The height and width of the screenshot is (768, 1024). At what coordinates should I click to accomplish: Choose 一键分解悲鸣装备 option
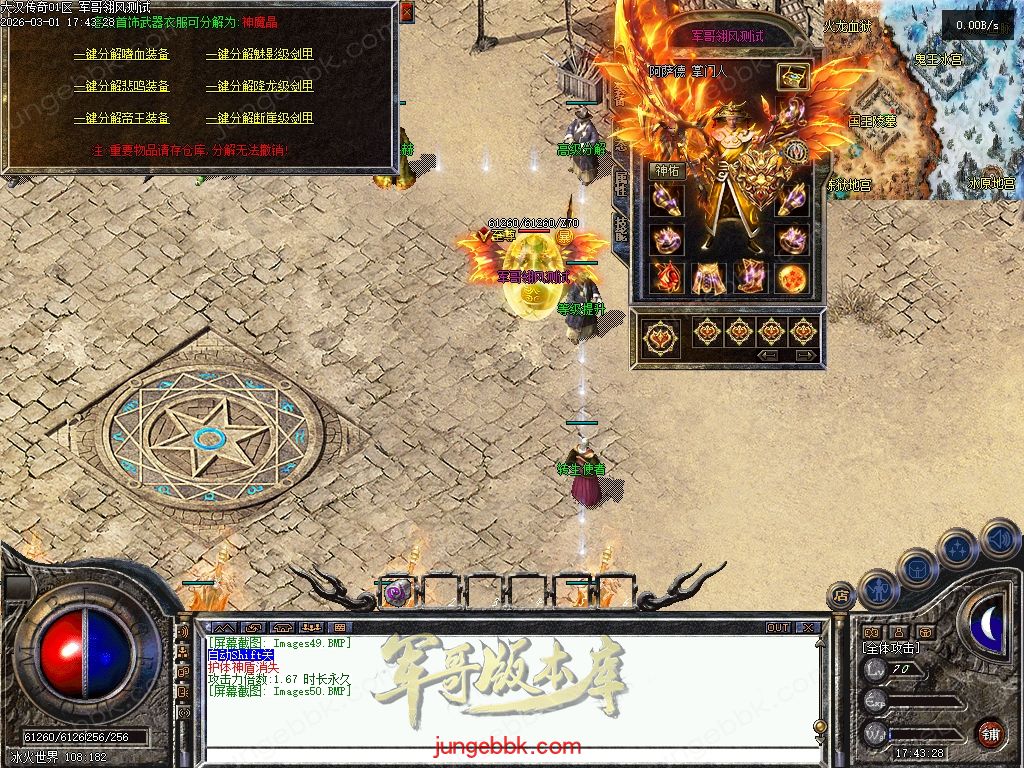pyautogui.click(x=121, y=86)
